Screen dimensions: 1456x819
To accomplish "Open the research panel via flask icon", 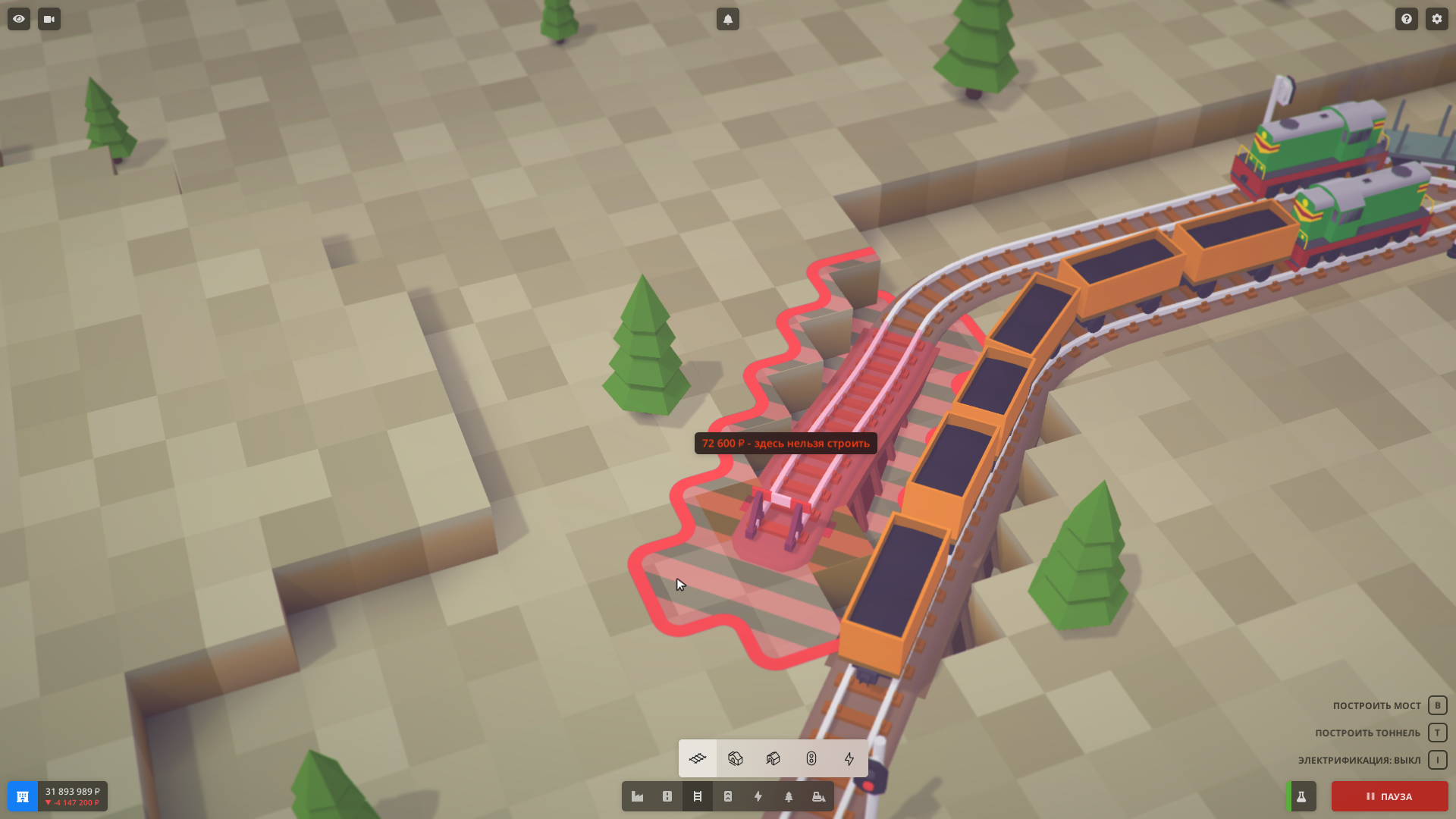I will [x=1302, y=796].
